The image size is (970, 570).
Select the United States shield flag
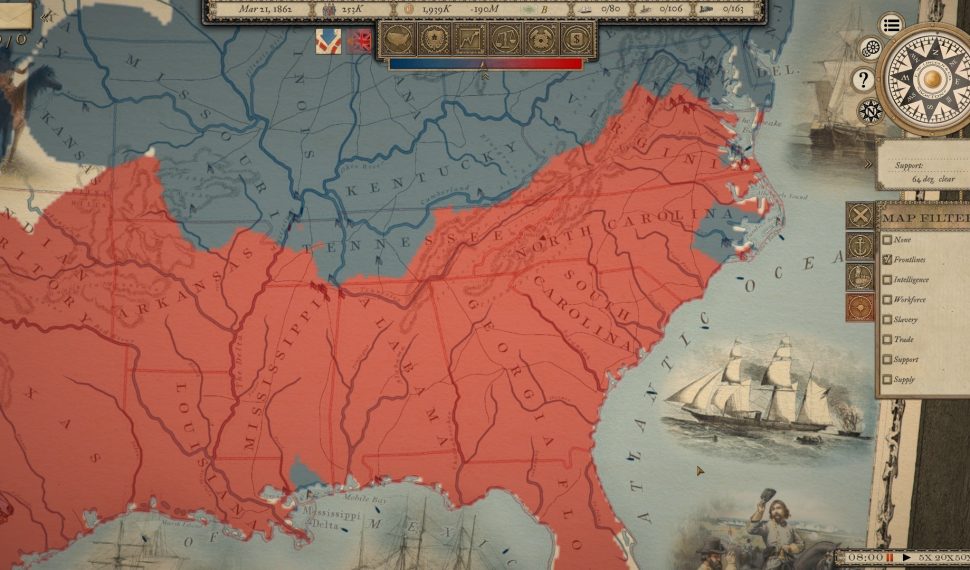click(328, 41)
